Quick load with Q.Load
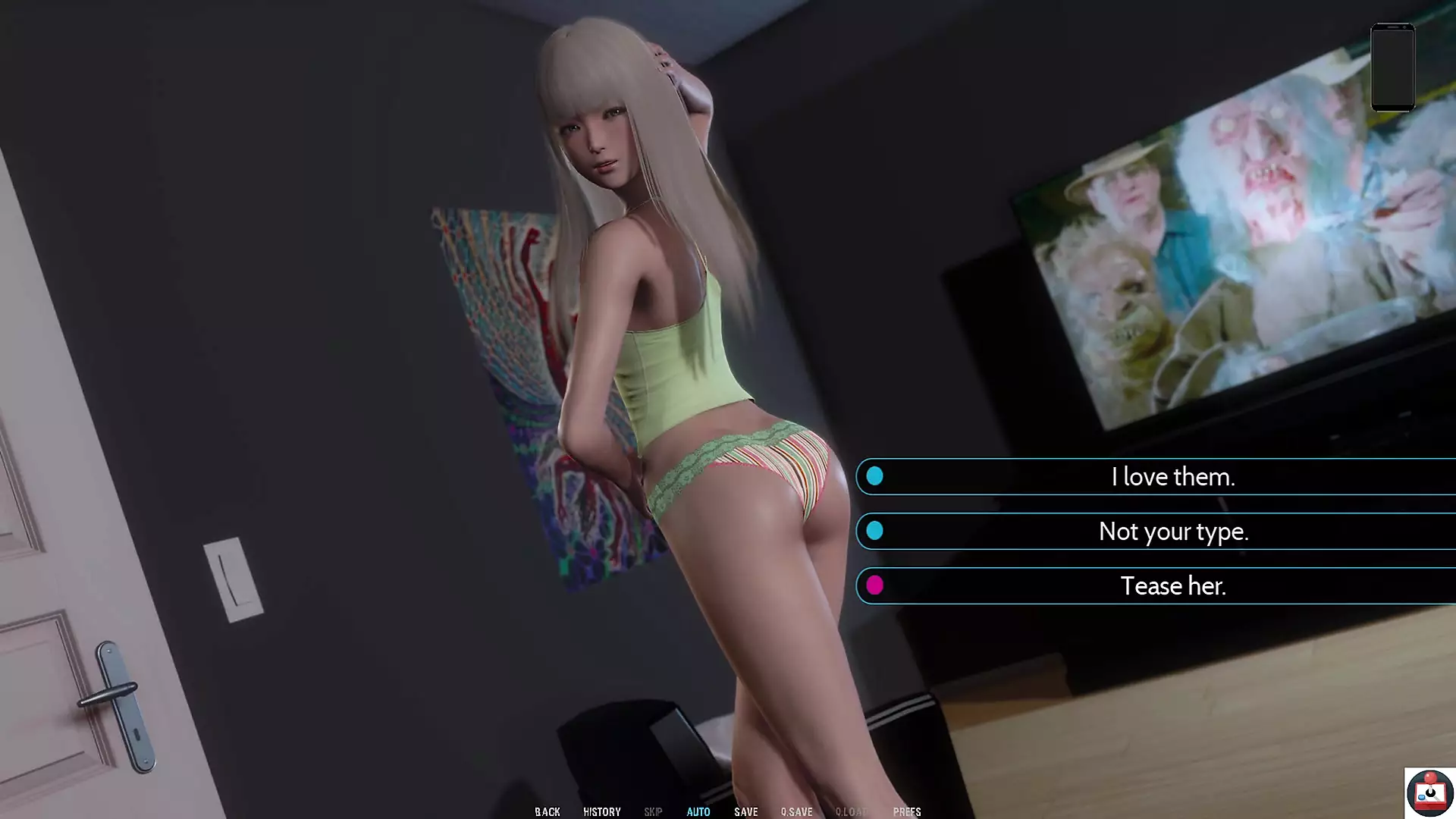This screenshot has width=1456, height=819. (852, 811)
